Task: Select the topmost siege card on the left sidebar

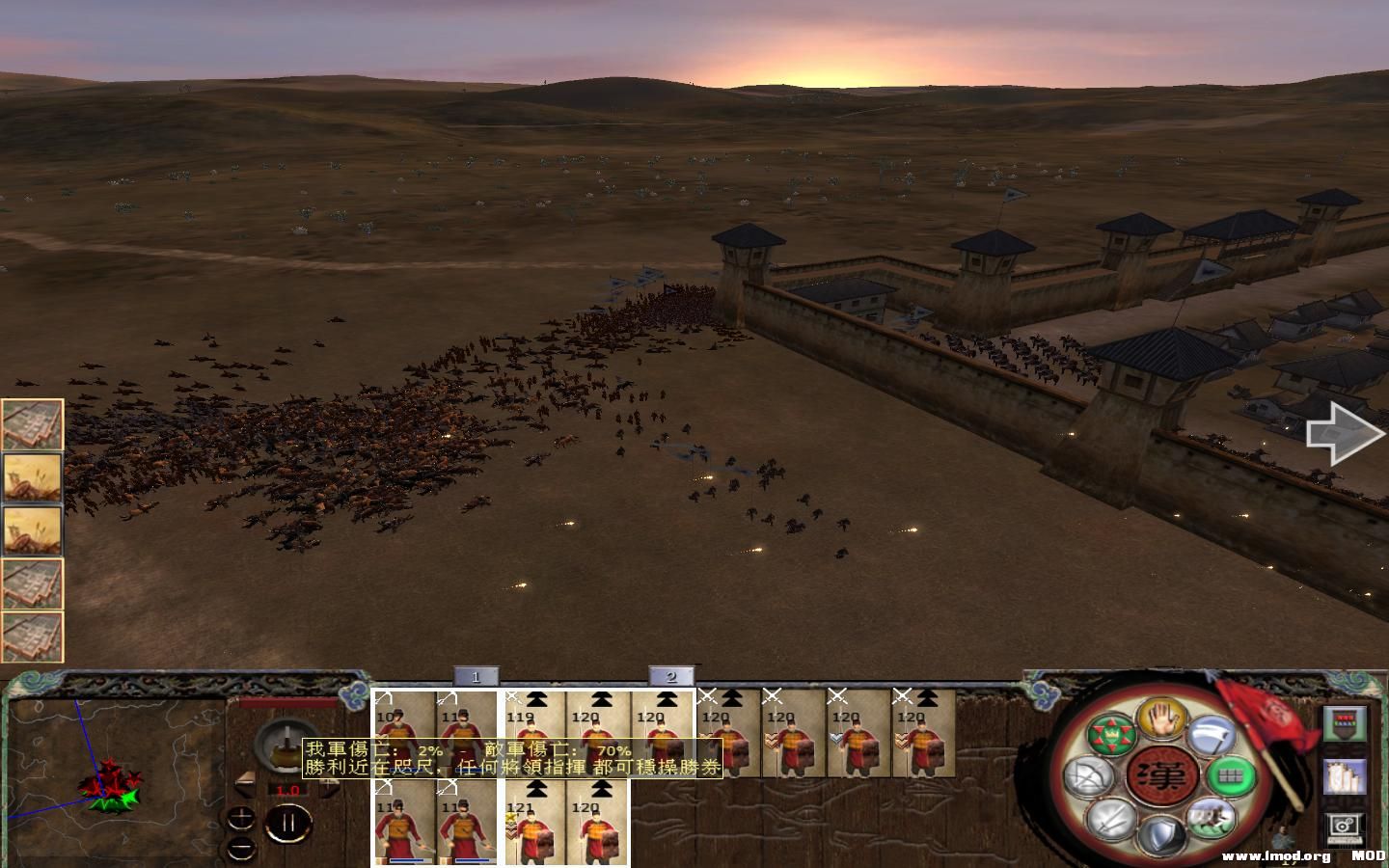Action: coord(32,422)
